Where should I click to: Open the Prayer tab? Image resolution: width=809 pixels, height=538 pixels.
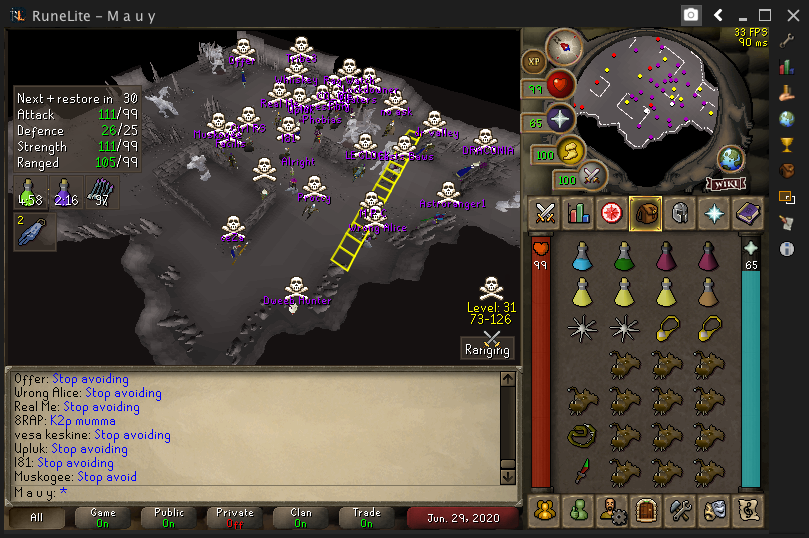(712, 212)
